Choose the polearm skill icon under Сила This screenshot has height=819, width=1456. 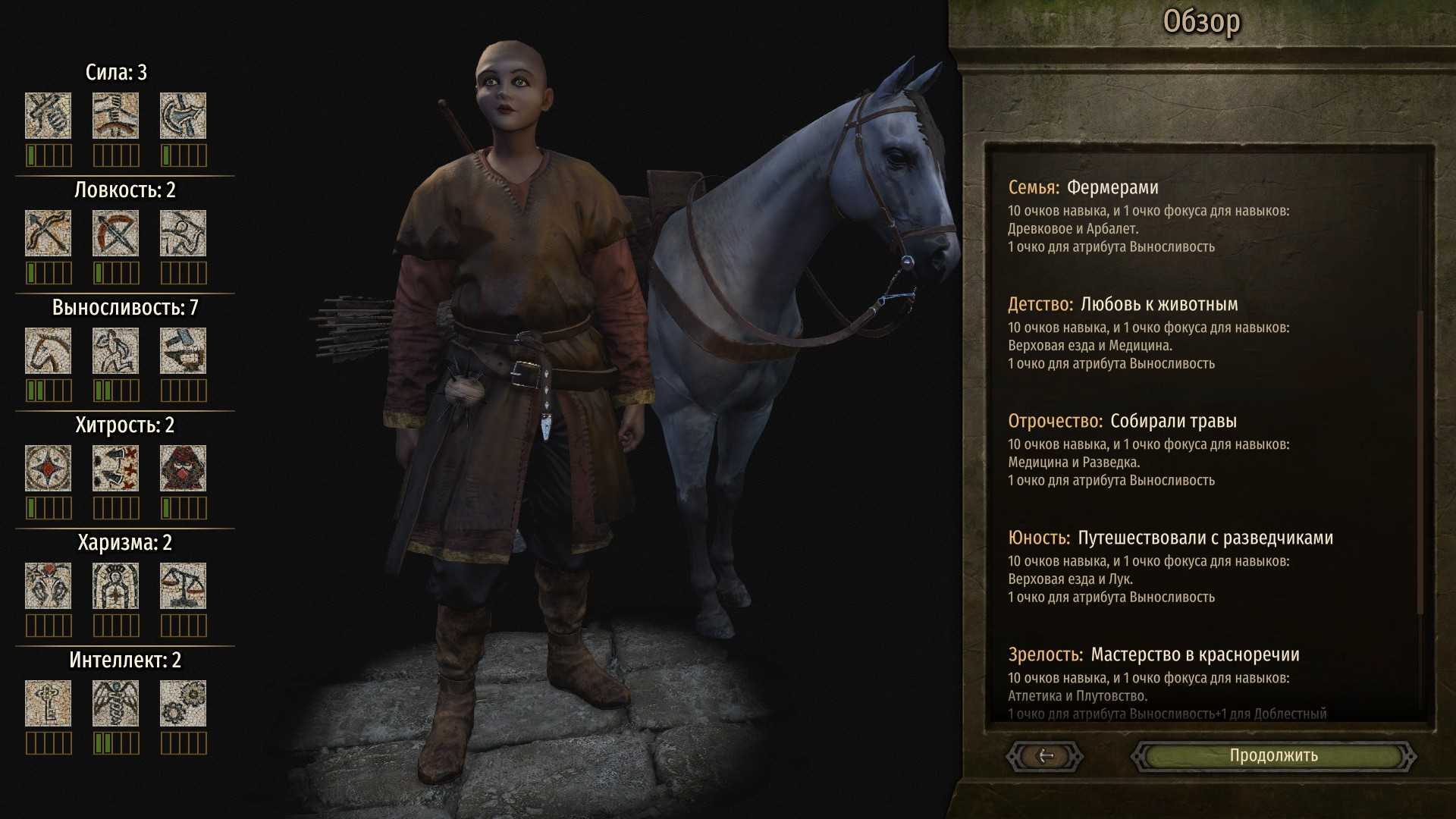pyautogui.click(x=183, y=116)
